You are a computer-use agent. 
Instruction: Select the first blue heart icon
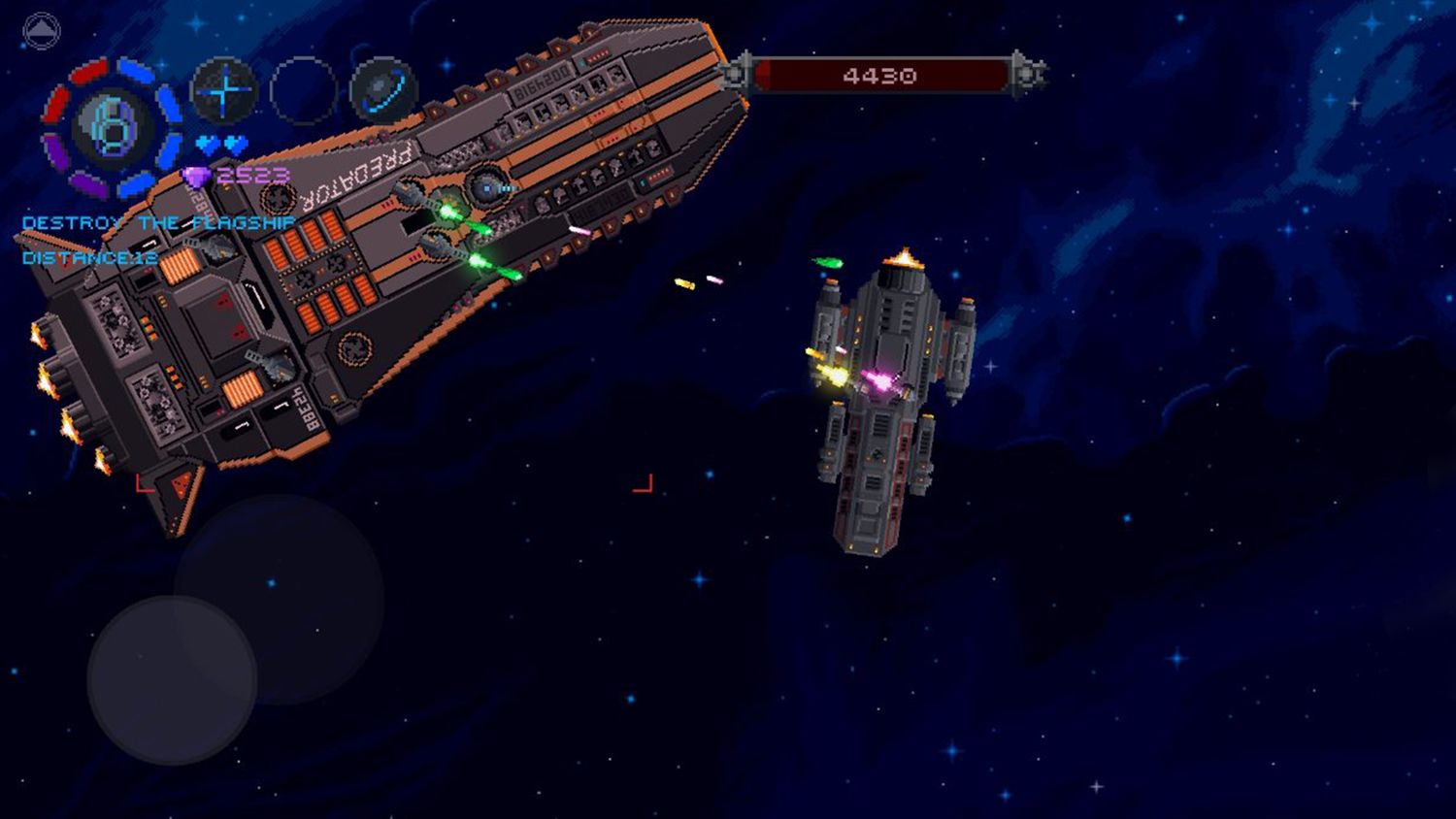[205, 143]
